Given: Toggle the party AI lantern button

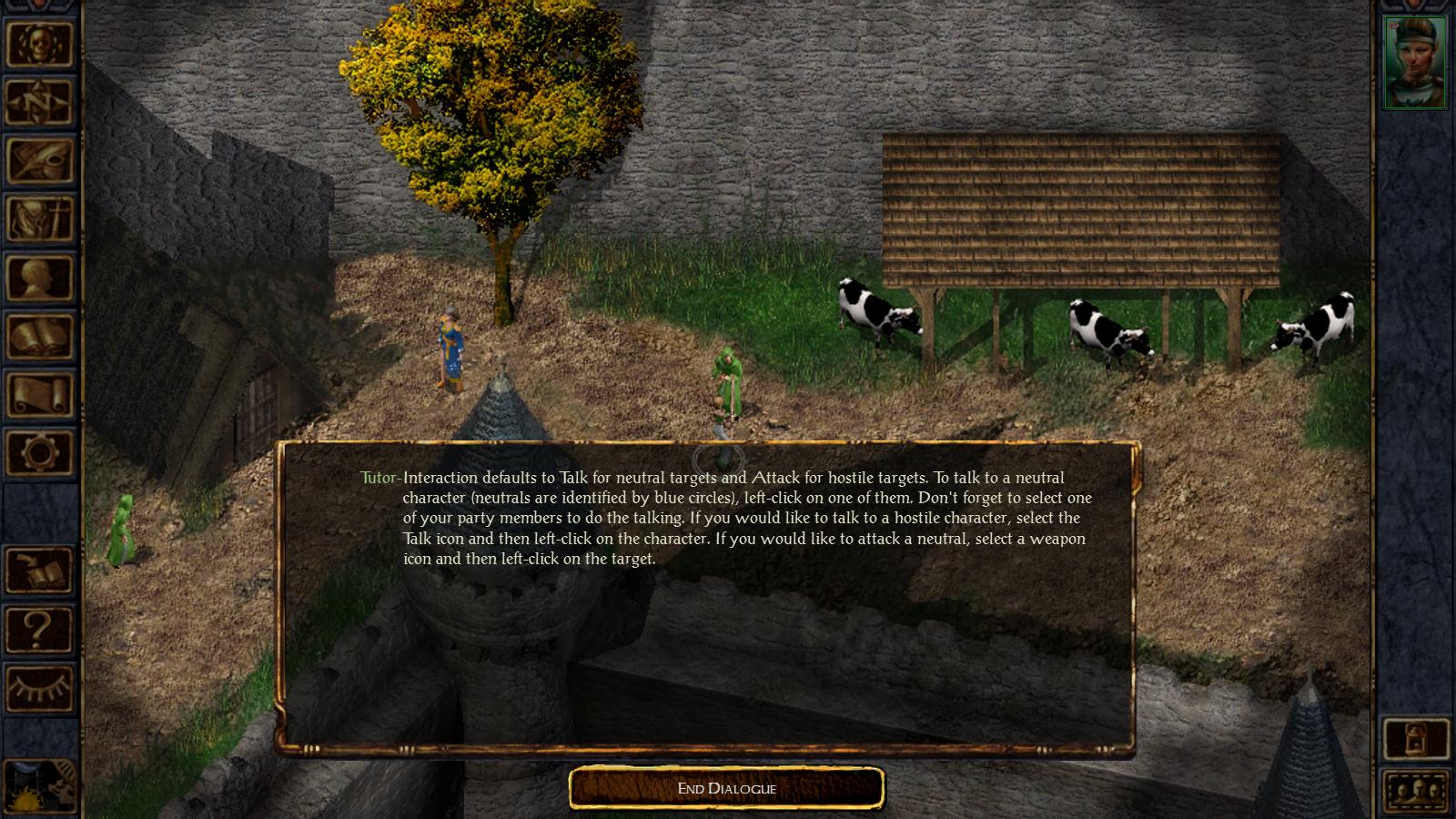Looking at the screenshot, I should click(1415, 738).
